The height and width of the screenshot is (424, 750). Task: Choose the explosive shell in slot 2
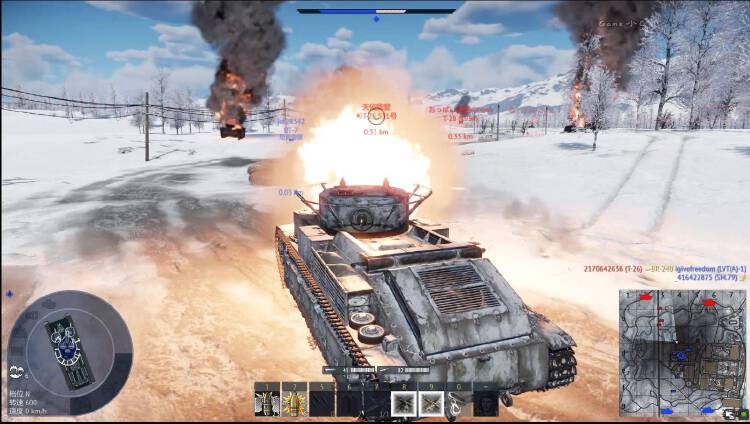293,403
